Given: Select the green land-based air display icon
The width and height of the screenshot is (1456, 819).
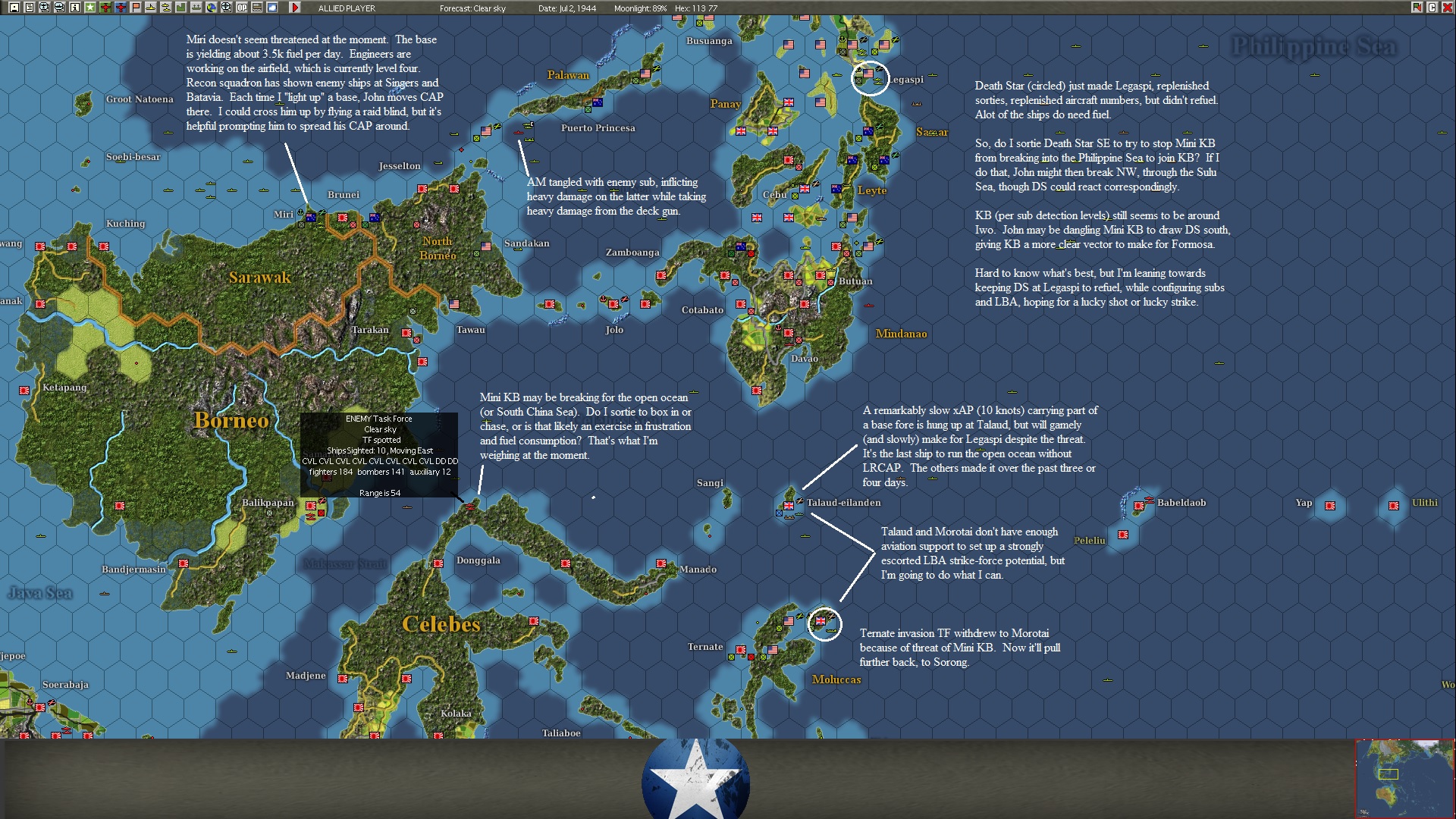Looking at the screenshot, I should click(x=104, y=8).
